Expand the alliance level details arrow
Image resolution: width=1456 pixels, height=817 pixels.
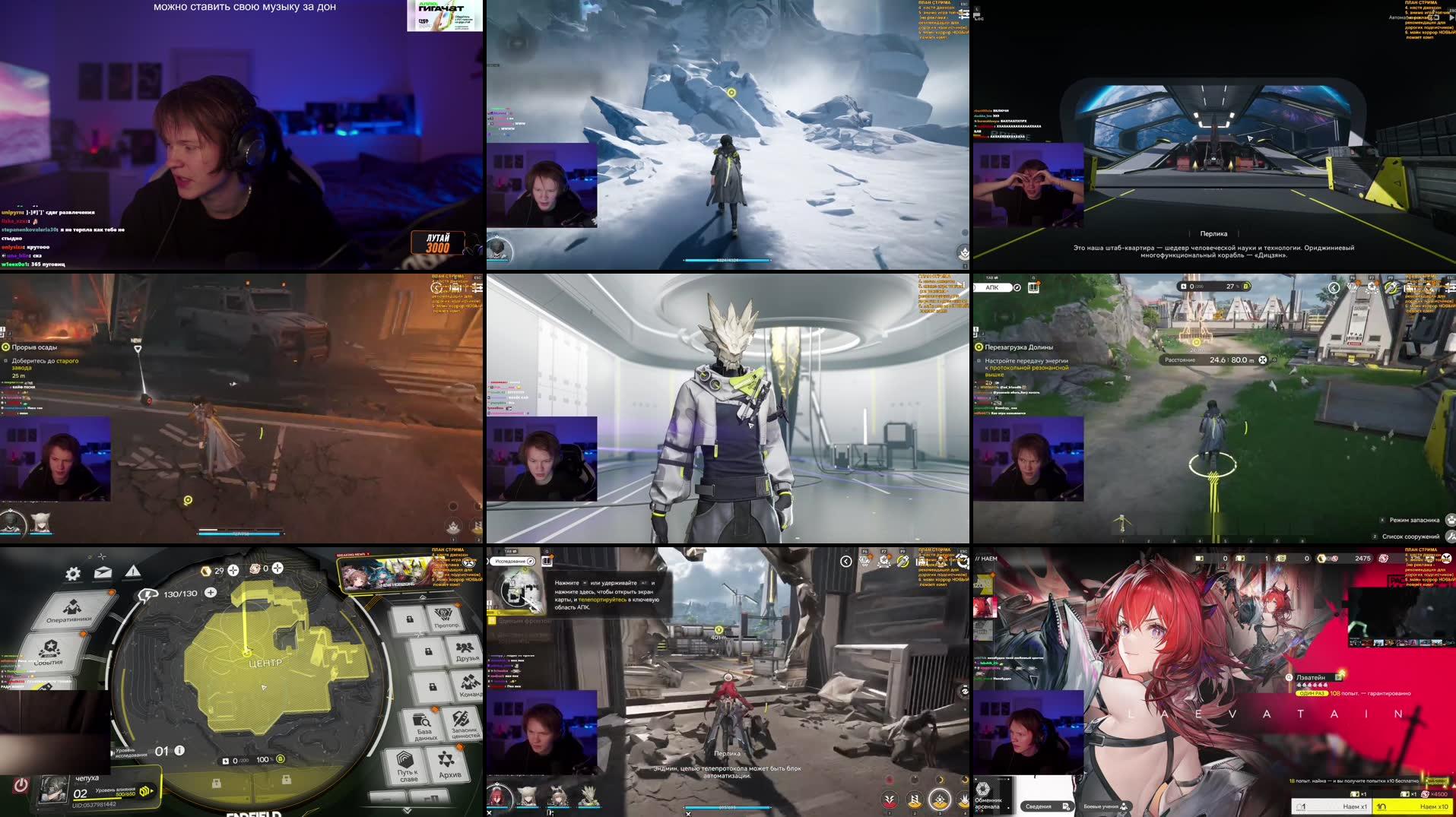point(151,790)
